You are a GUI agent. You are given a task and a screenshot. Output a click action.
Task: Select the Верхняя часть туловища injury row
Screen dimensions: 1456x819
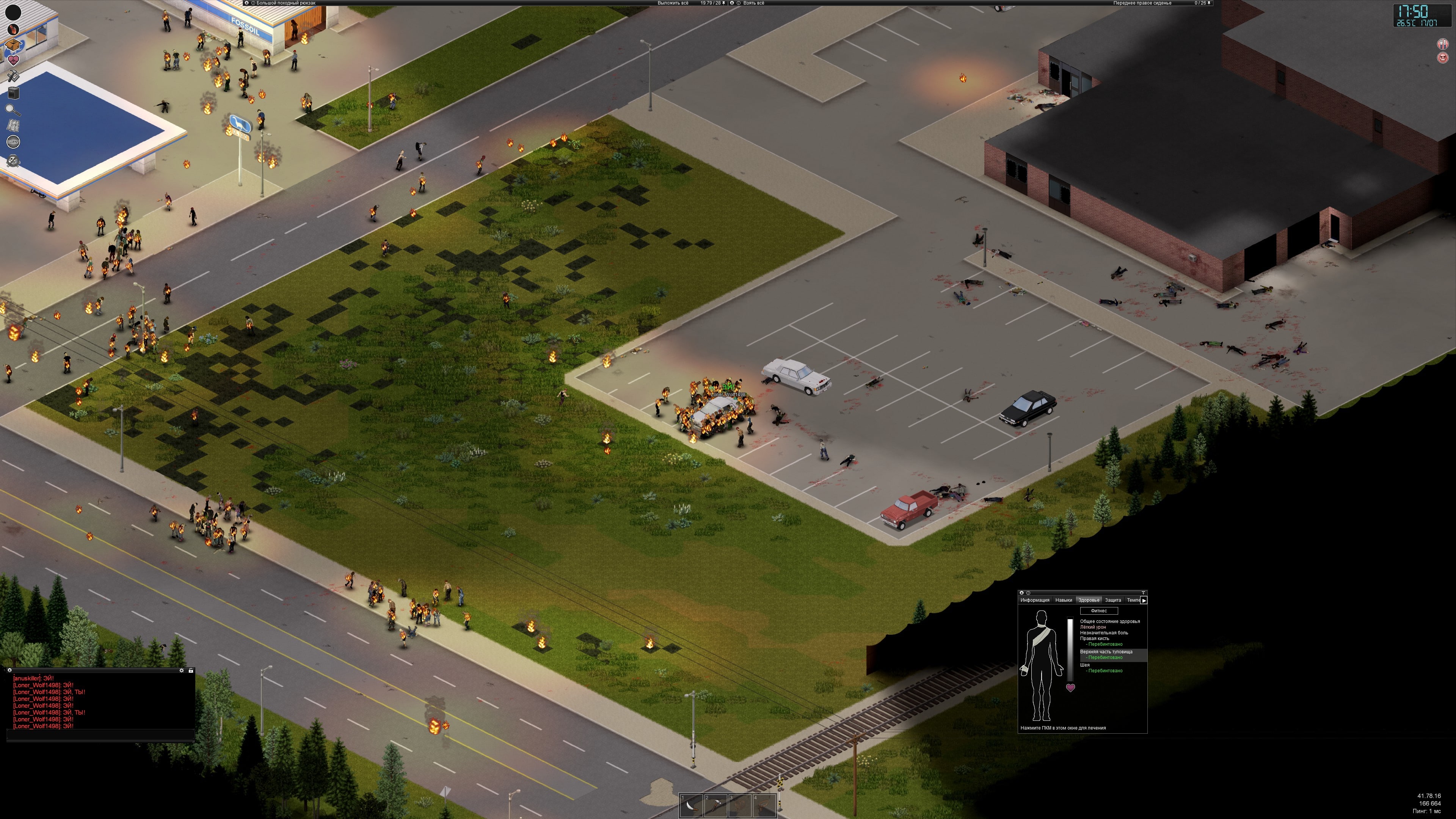[1106, 652]
